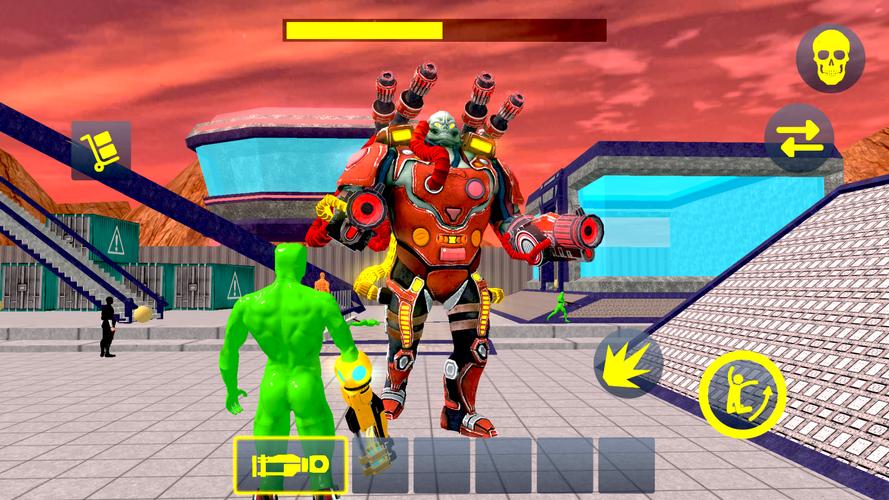Screen dimensions: 889x500
Task: Open the hand cart shop icon
Action: pyautogui.click(x=101, y=150)
